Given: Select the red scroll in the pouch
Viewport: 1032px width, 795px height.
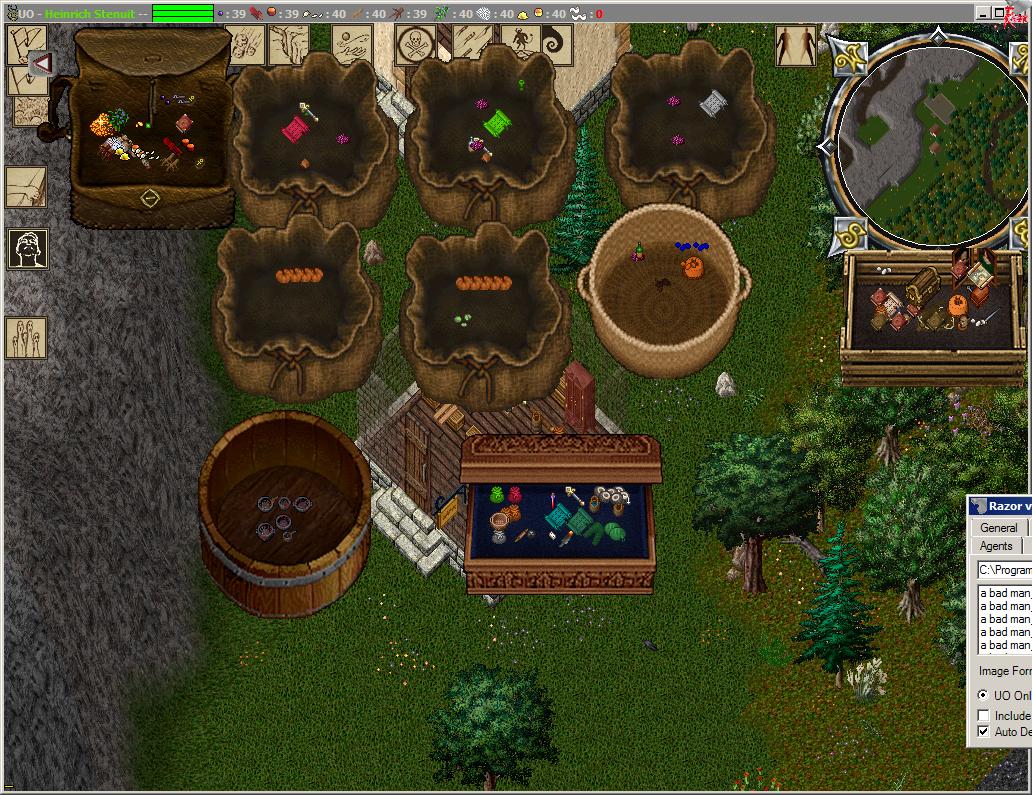Looking at the screenshot, I should pyautogui.click(x=295, y=128).
